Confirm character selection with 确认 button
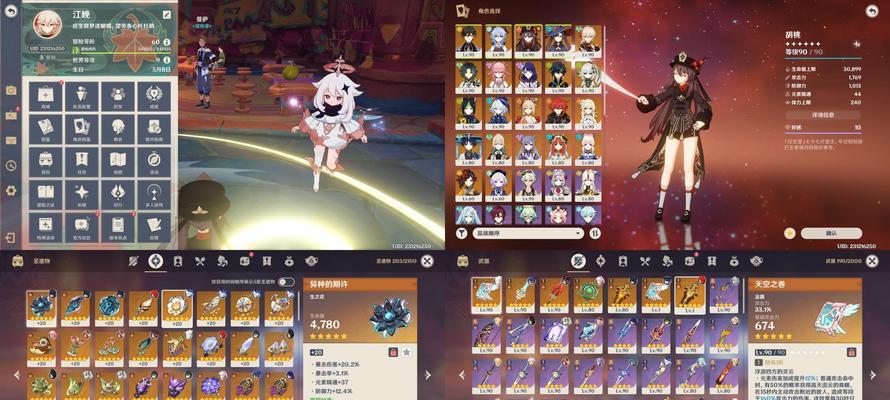890x400 pixels. pos(830,233)
